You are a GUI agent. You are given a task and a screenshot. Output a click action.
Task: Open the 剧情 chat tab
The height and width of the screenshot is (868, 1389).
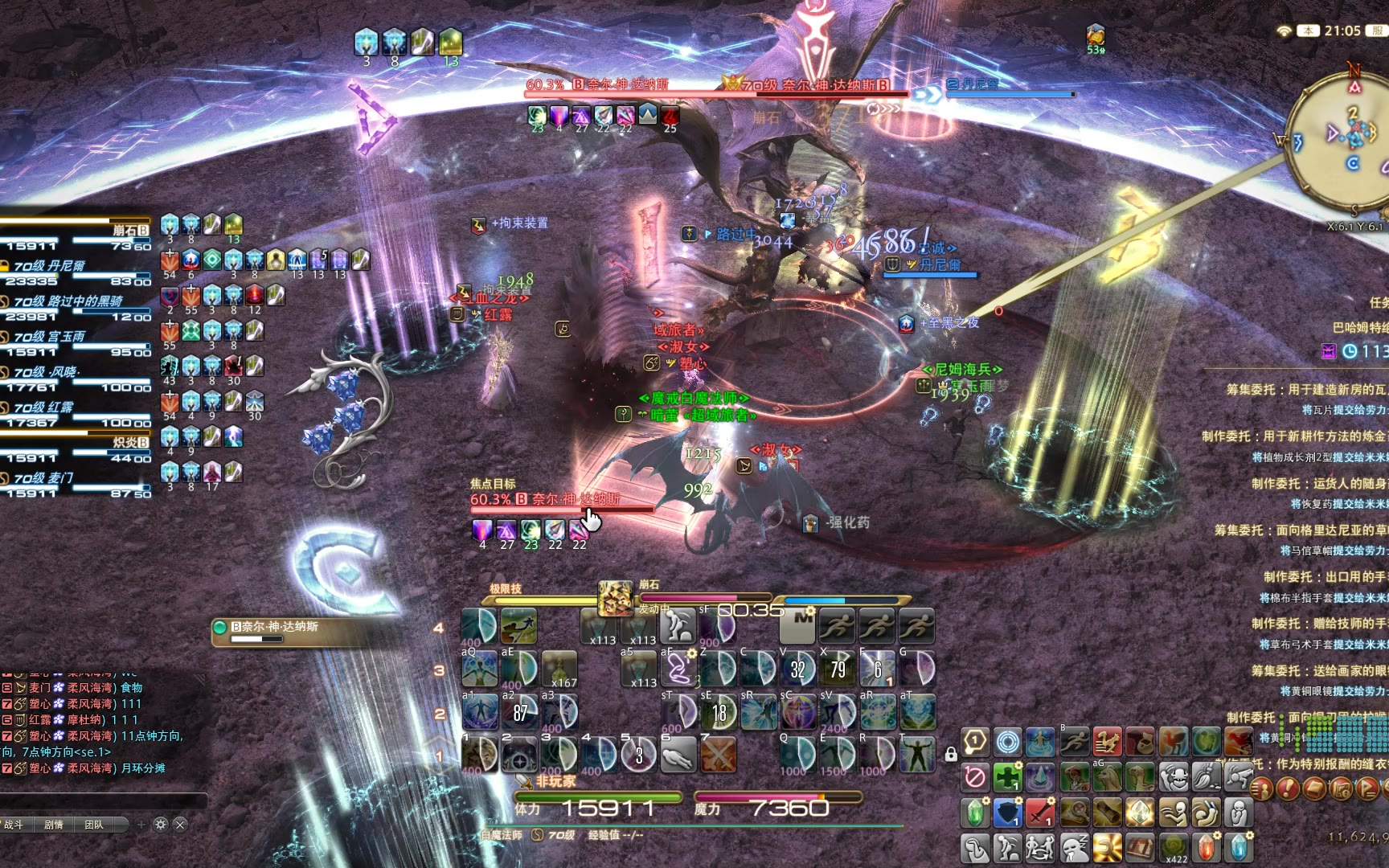pos(54,825)
